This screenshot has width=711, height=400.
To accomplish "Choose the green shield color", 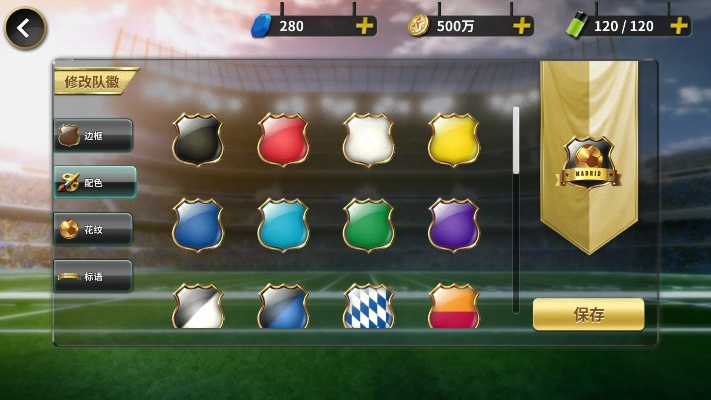I will pyautogui.click(x=368, y=224).
